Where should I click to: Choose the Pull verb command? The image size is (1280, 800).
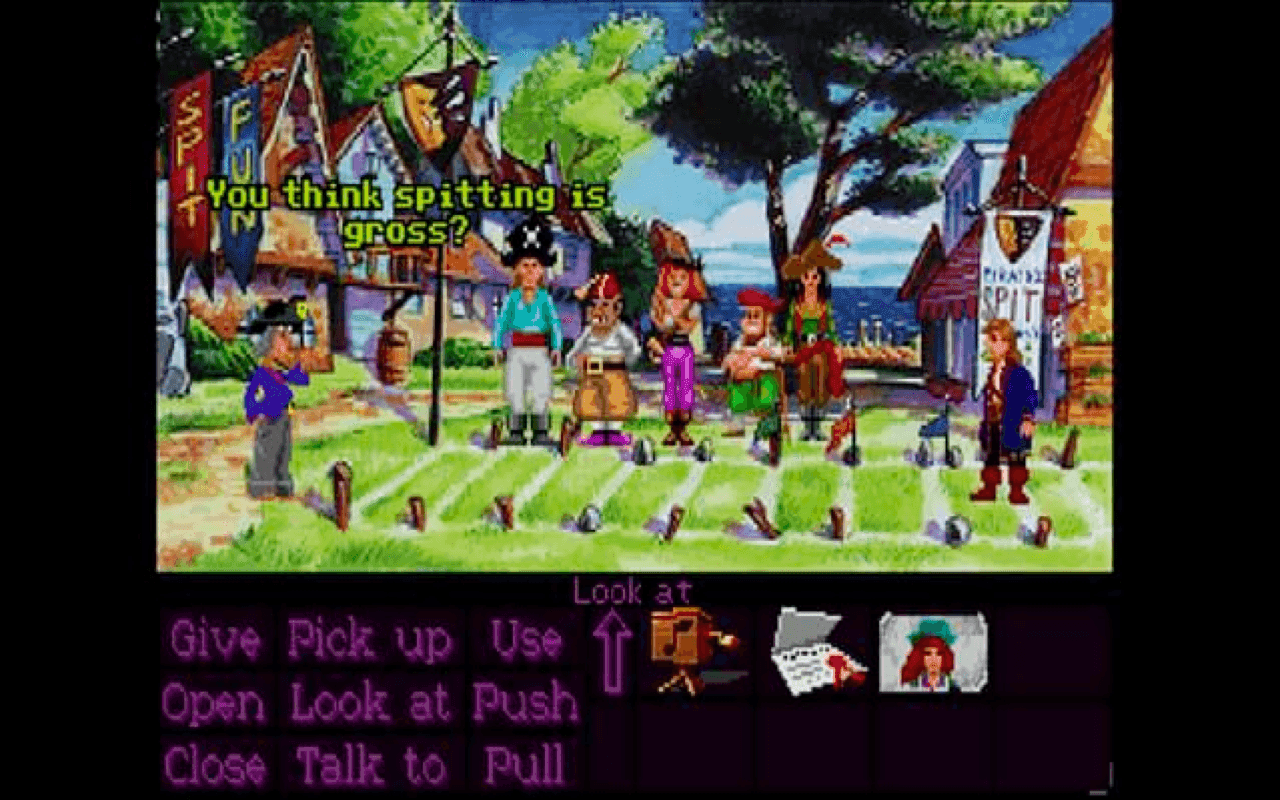coord(523,766)
